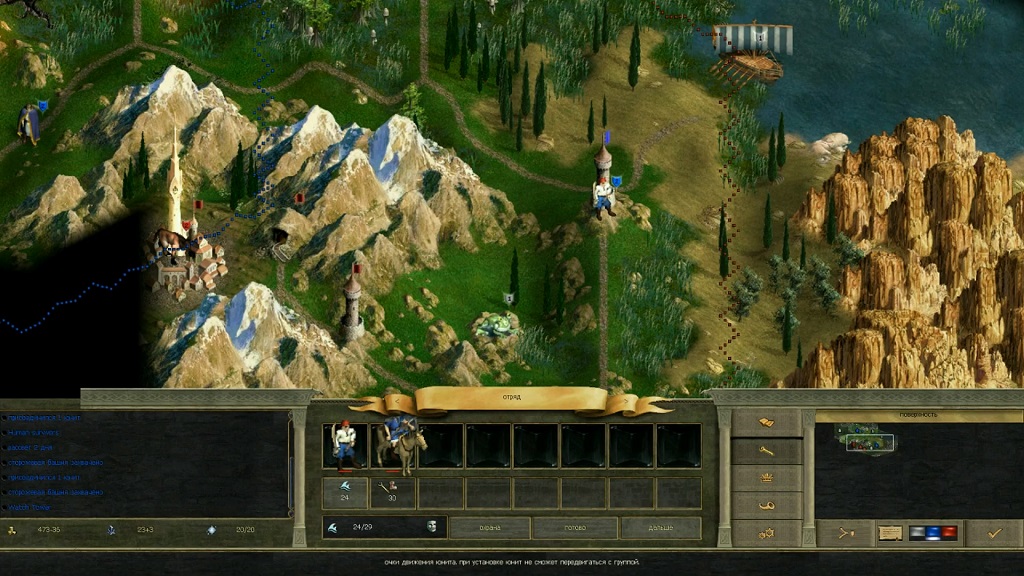Open the gears settings button
1024x576 pixels.
coord(766,532)
